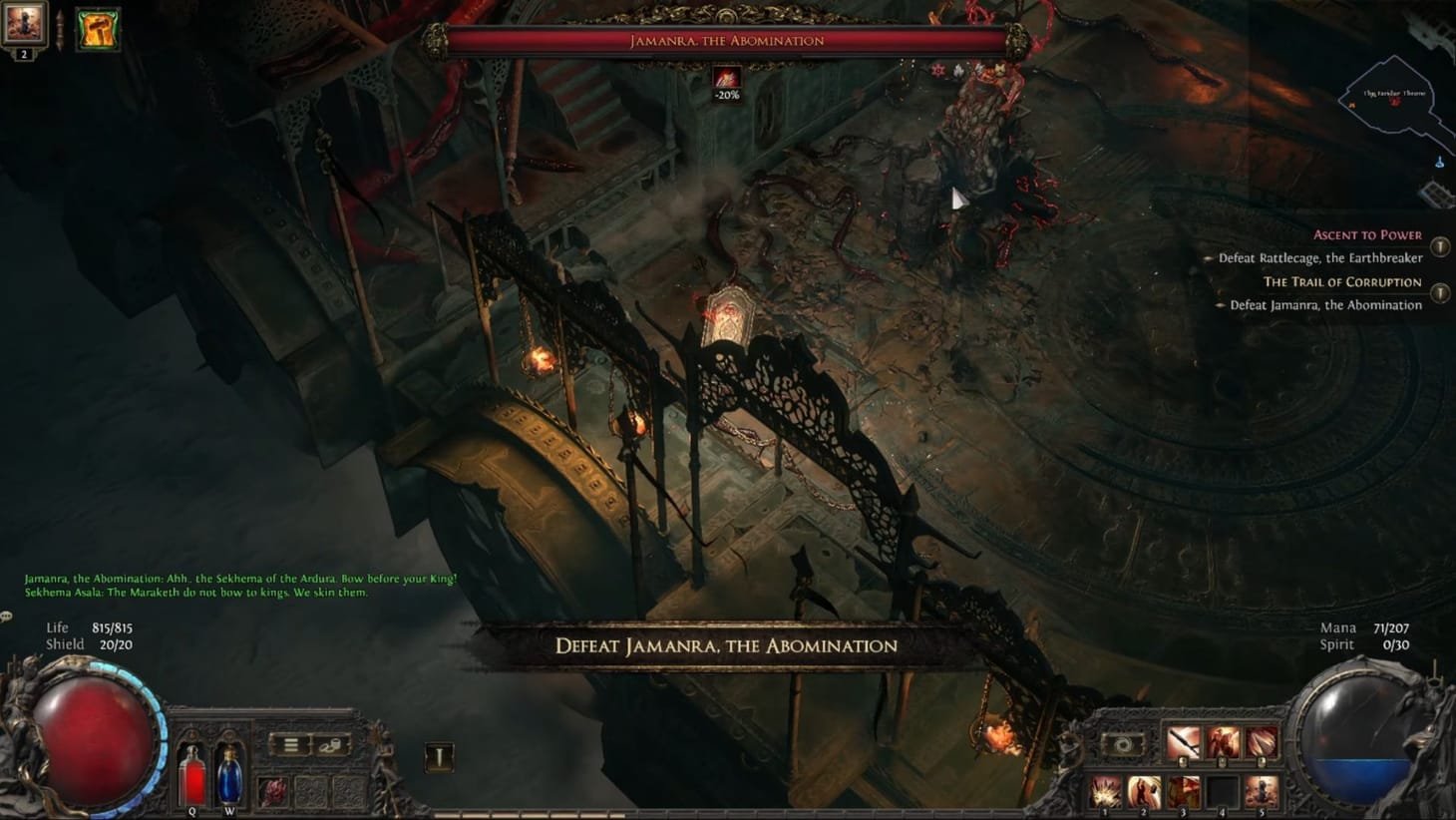The image size is (1456, 820).
Task: Open the social links menu icon
Action: 331,745
